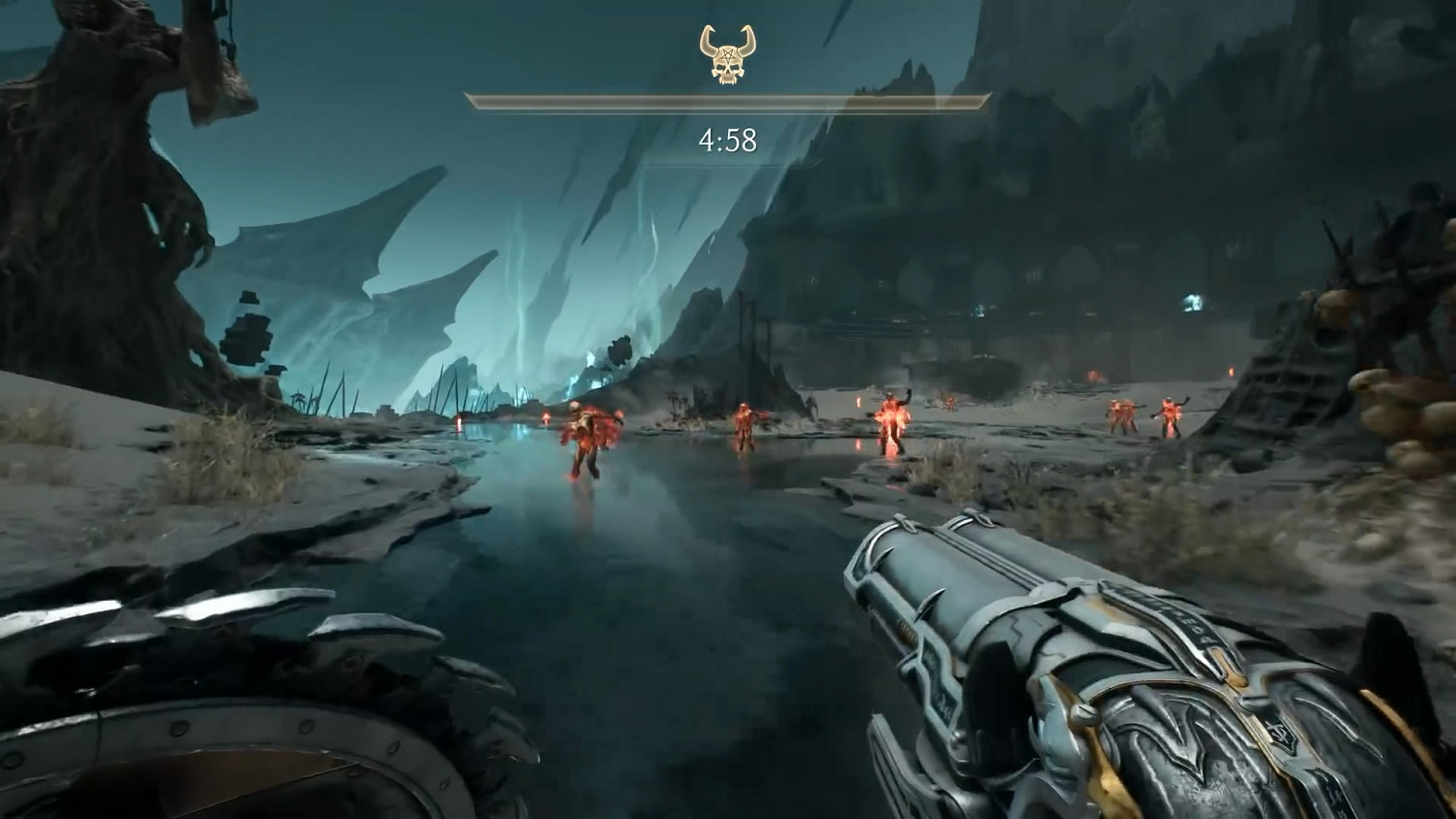1456x819 pixels.
Task: Click the horned skull objective icon
Action: pyautogui.click(x=728, y=54)
